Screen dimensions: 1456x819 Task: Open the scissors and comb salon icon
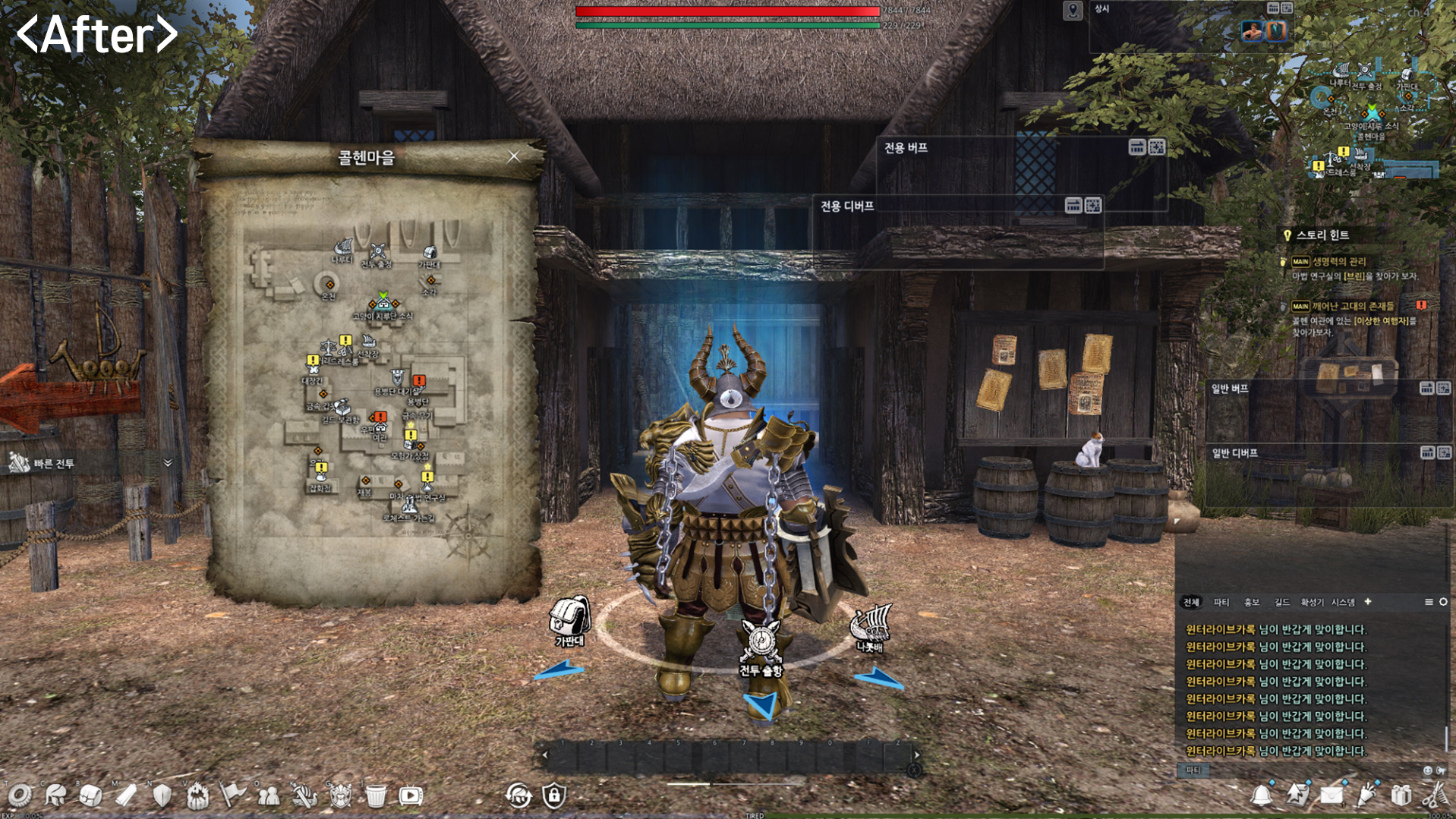pyautogui.click(x=1435, y=795)
